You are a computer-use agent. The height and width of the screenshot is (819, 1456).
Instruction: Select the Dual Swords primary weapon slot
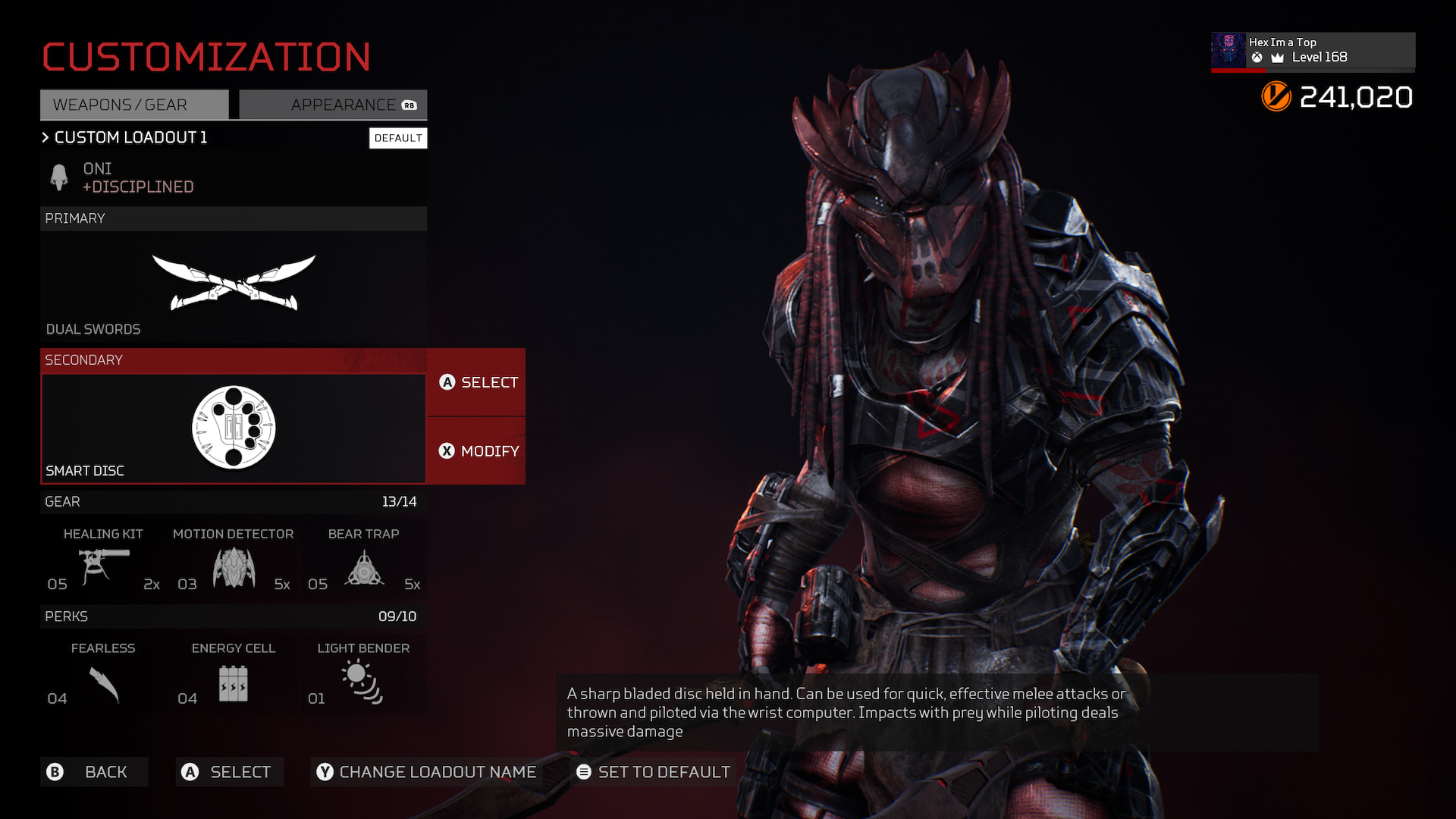[x=234, y=286]
